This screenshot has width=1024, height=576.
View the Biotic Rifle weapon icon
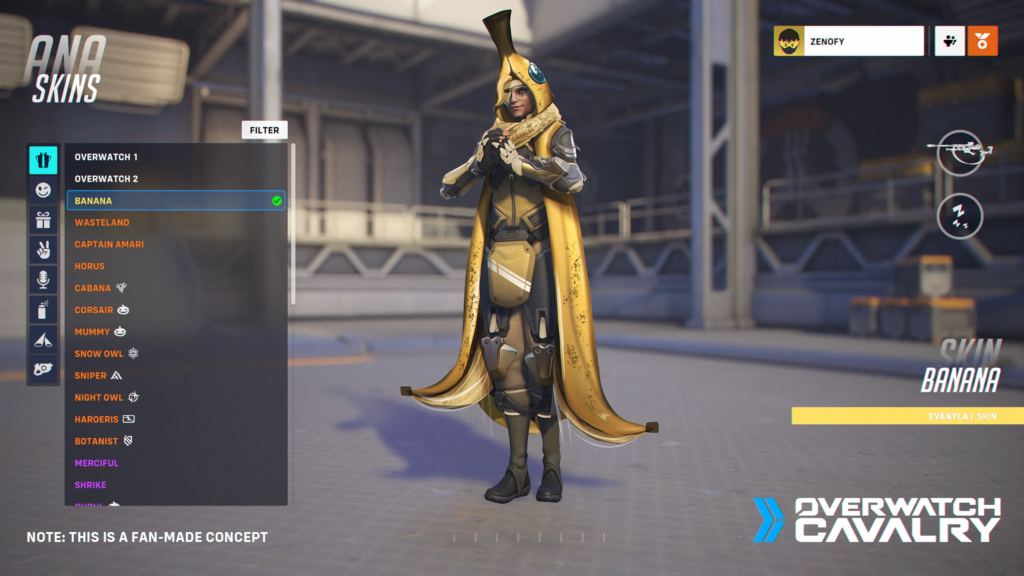959,153
